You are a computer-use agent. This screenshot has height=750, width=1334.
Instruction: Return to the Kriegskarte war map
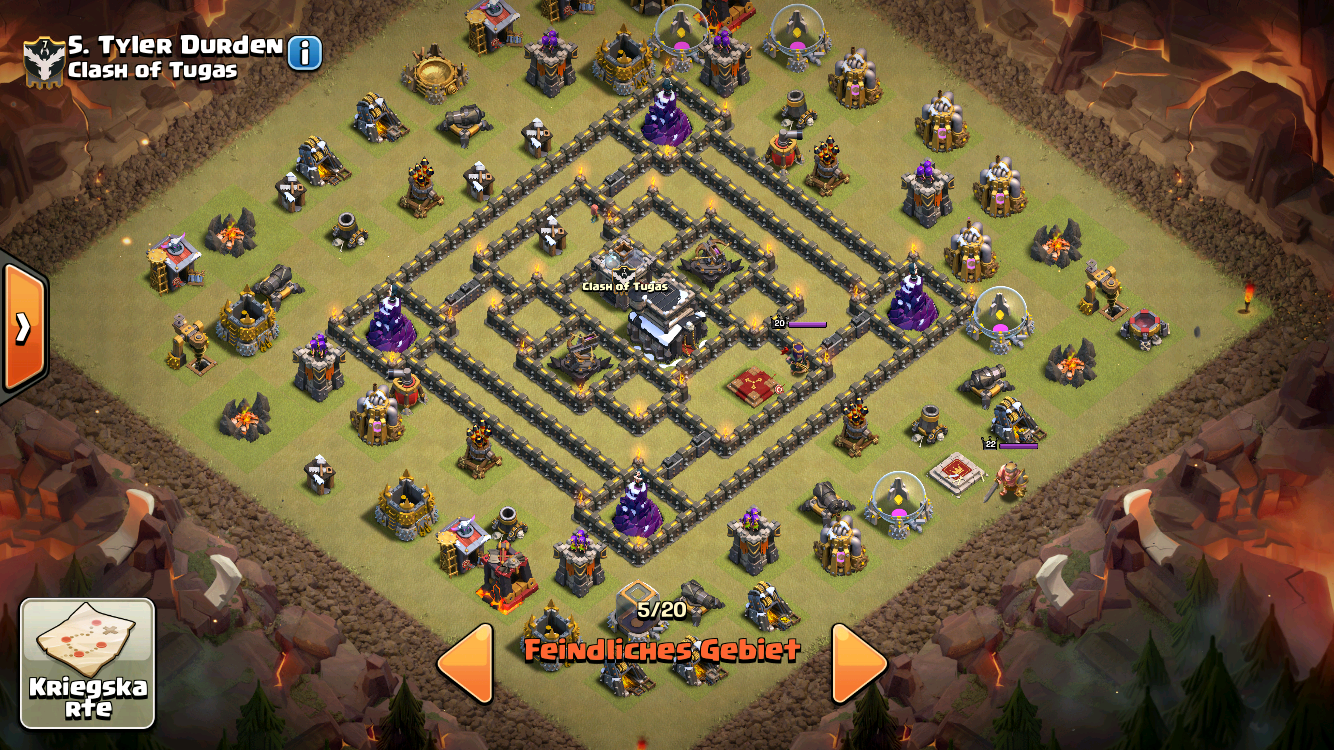click(x=87, y=663)
